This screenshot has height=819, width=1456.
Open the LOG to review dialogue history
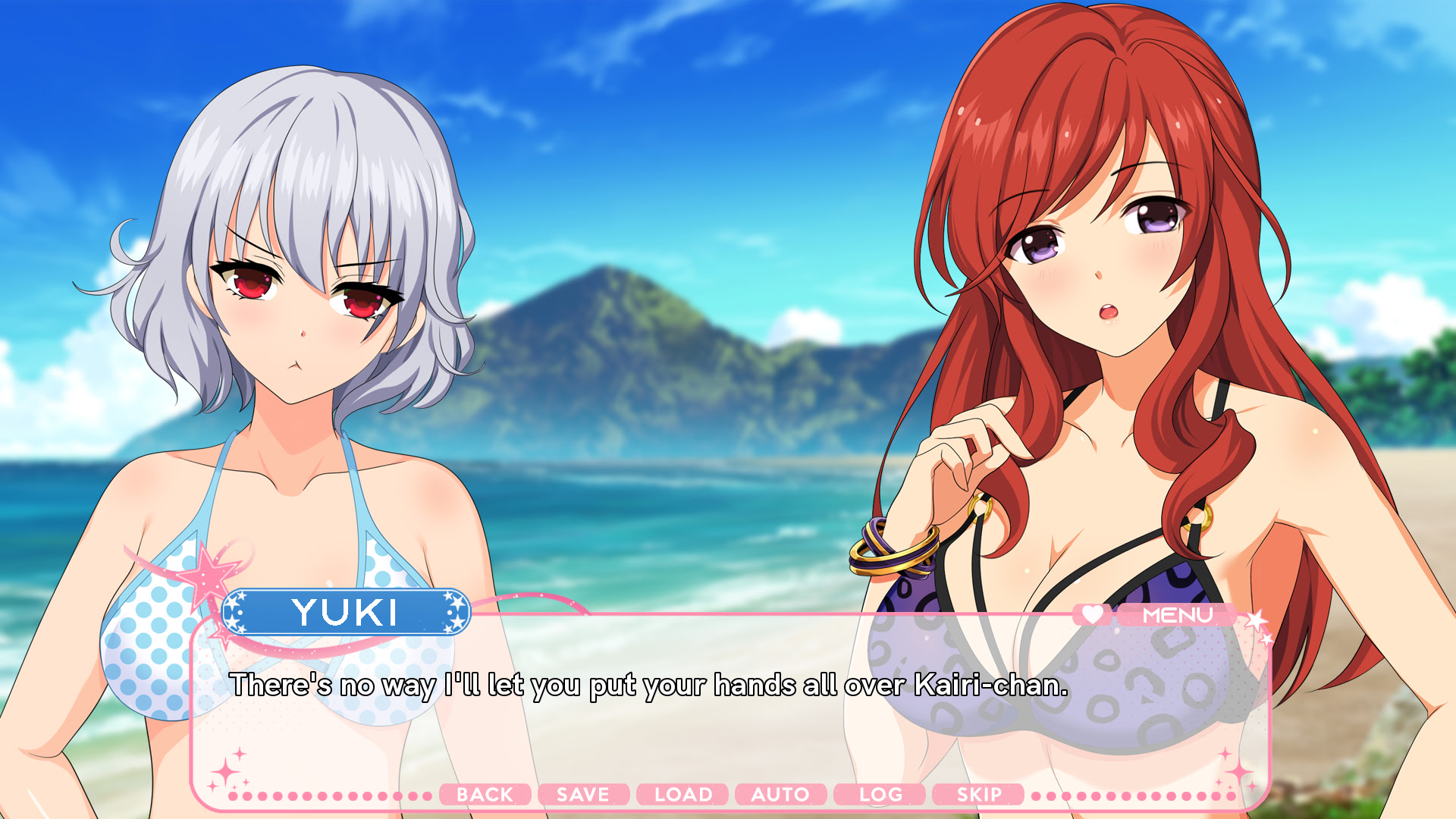tap(880, 795)
